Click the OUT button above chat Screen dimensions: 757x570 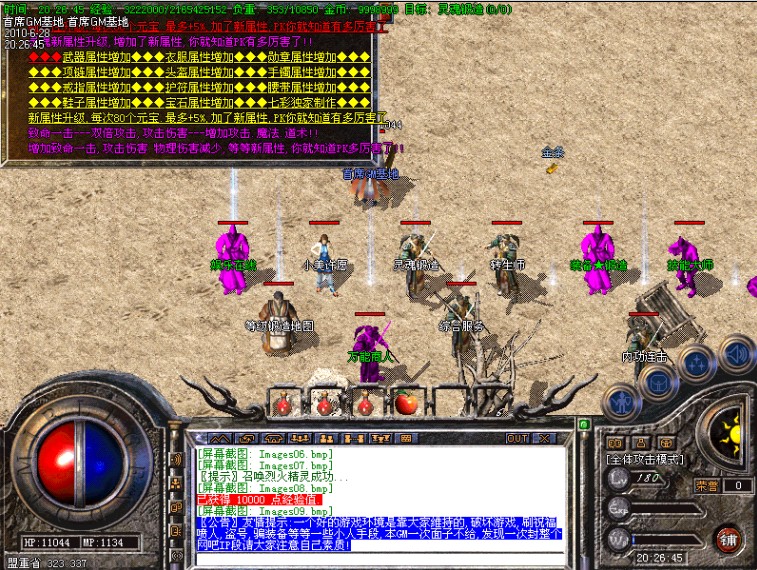pyautogui.click(x=516, y=438)
